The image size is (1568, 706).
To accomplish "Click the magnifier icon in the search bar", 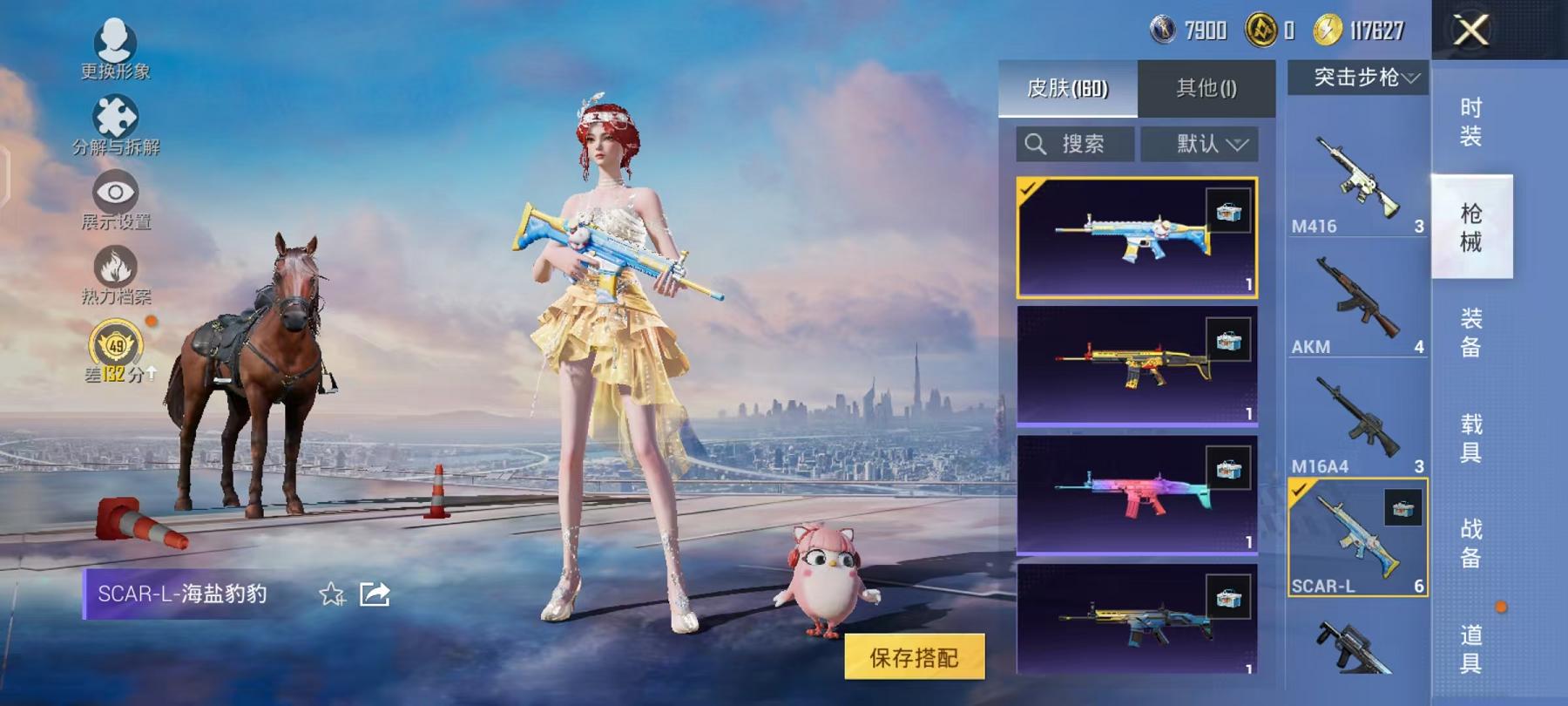I will pos(1037,144).
